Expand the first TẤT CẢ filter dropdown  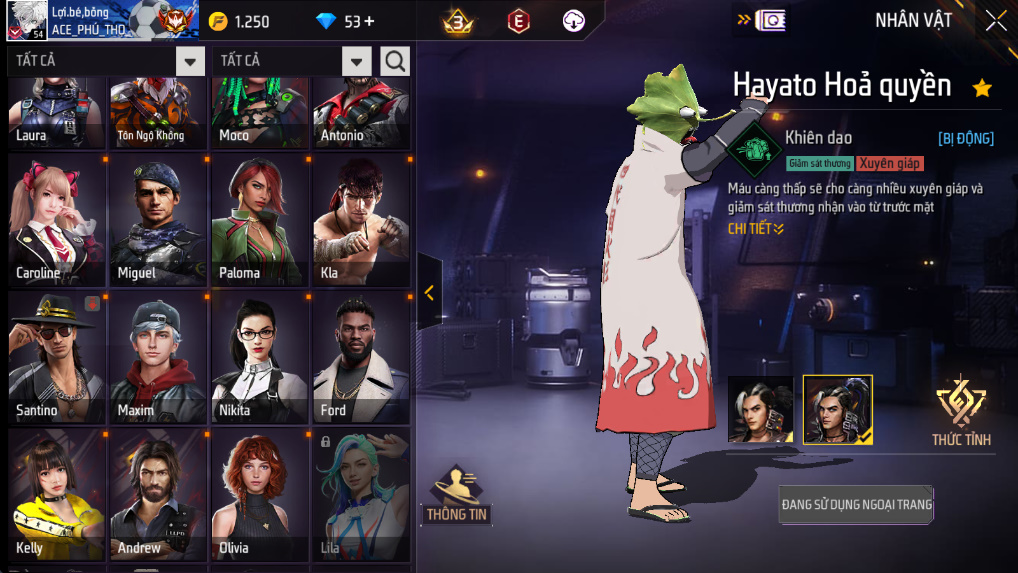click(190, 61)
